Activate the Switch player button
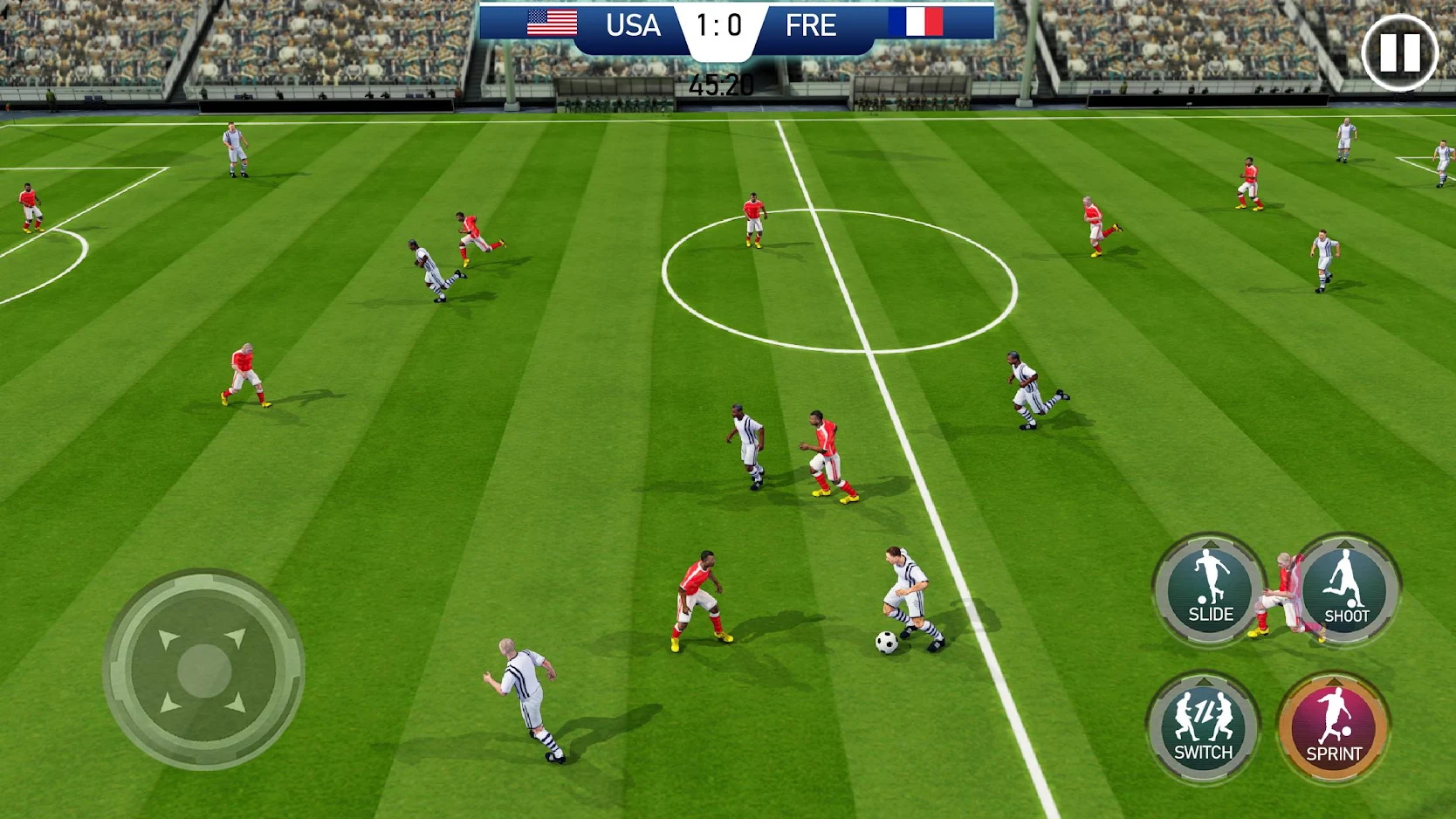Screen dimensions: 1456x819 tap(1203, 727)
